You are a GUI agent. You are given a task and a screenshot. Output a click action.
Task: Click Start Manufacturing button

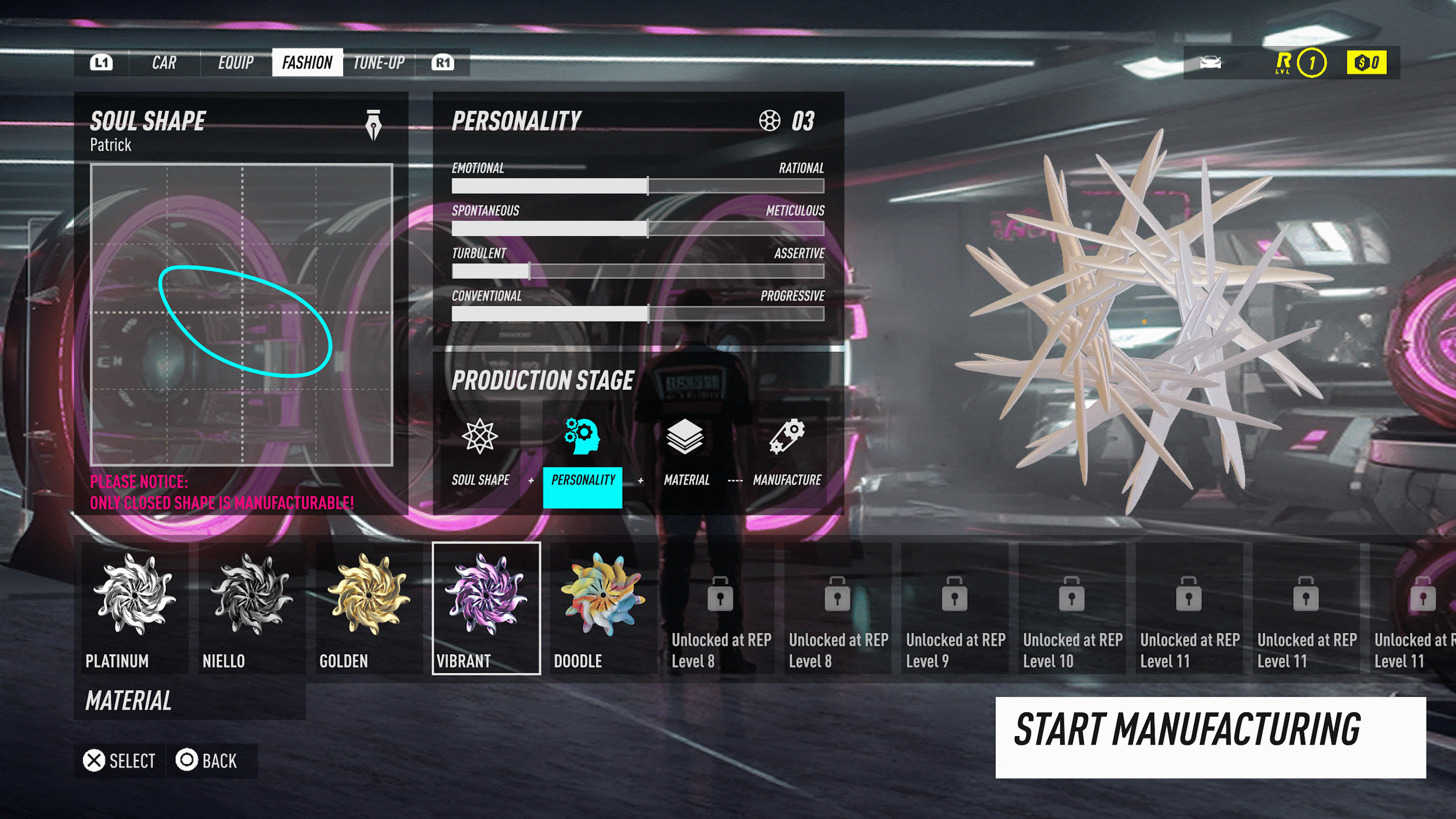pos(1210,737)
